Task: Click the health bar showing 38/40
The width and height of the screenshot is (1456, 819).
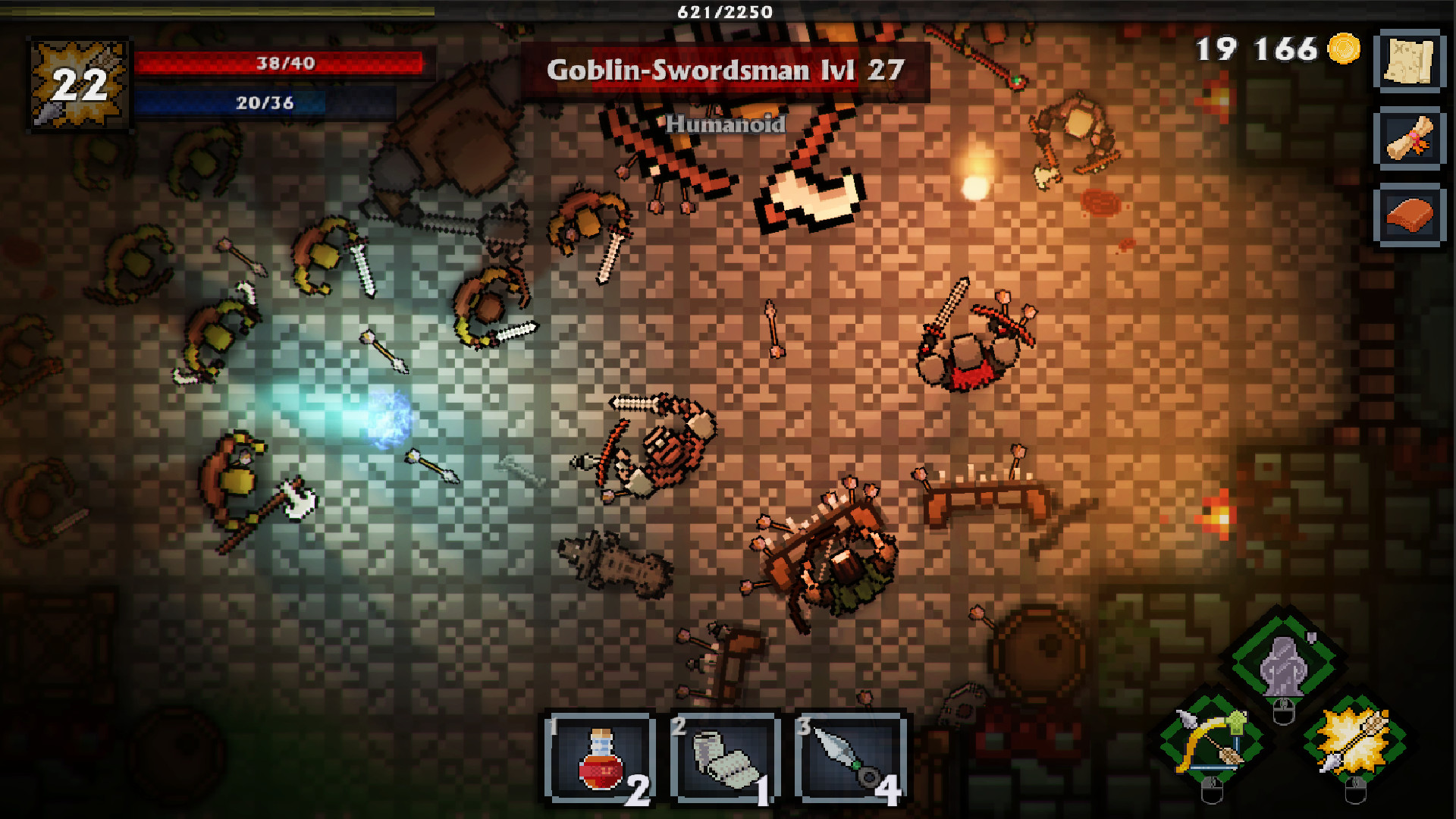Action: tap(282, 63)
